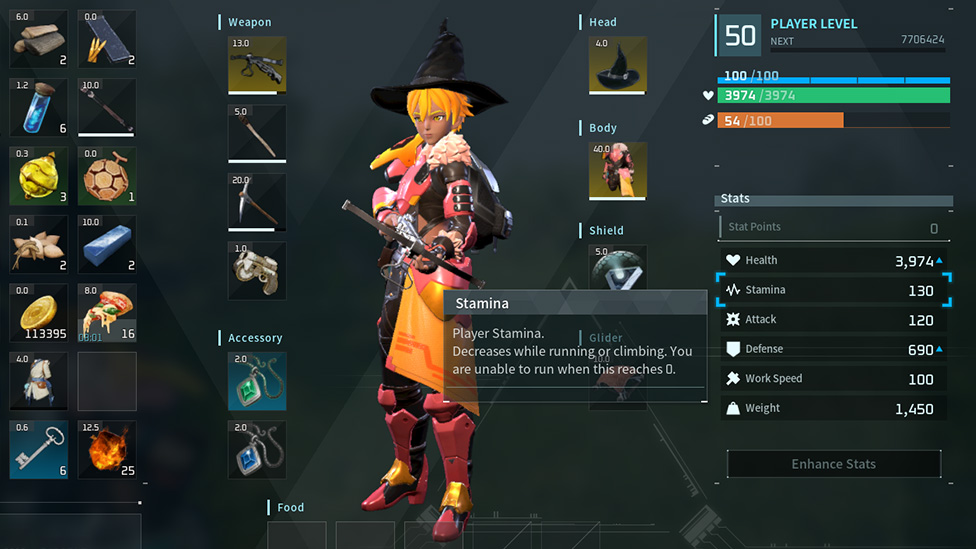Select the wooden bat weapon slot
Viewport: 976px width, 549px height.
point(257,133)
